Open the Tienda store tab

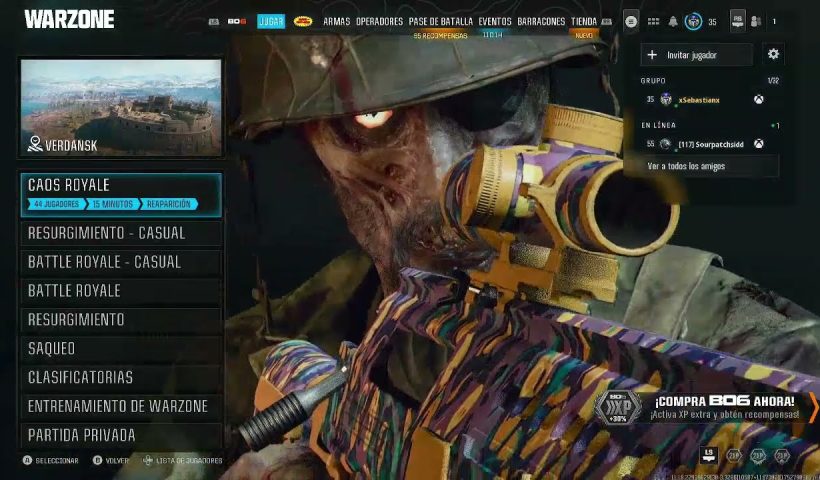point(584,21)
